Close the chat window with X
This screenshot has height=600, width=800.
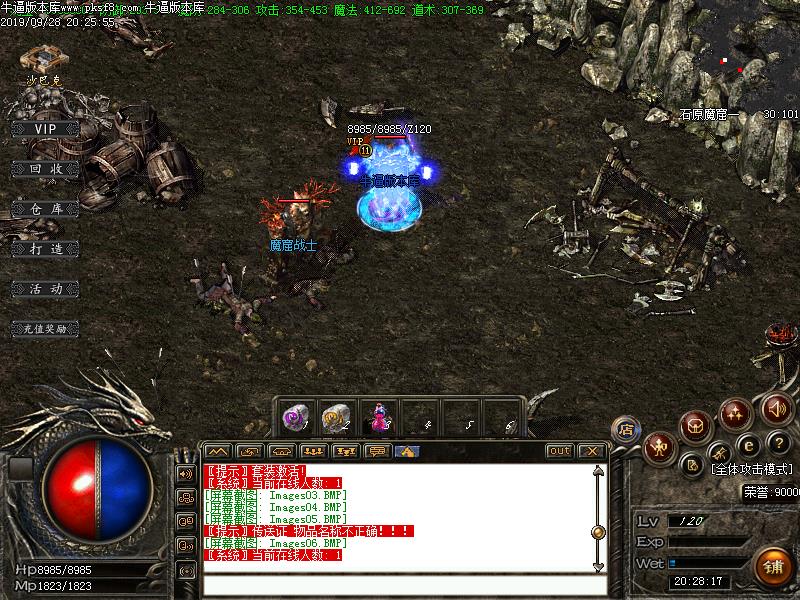click(590, 451)
